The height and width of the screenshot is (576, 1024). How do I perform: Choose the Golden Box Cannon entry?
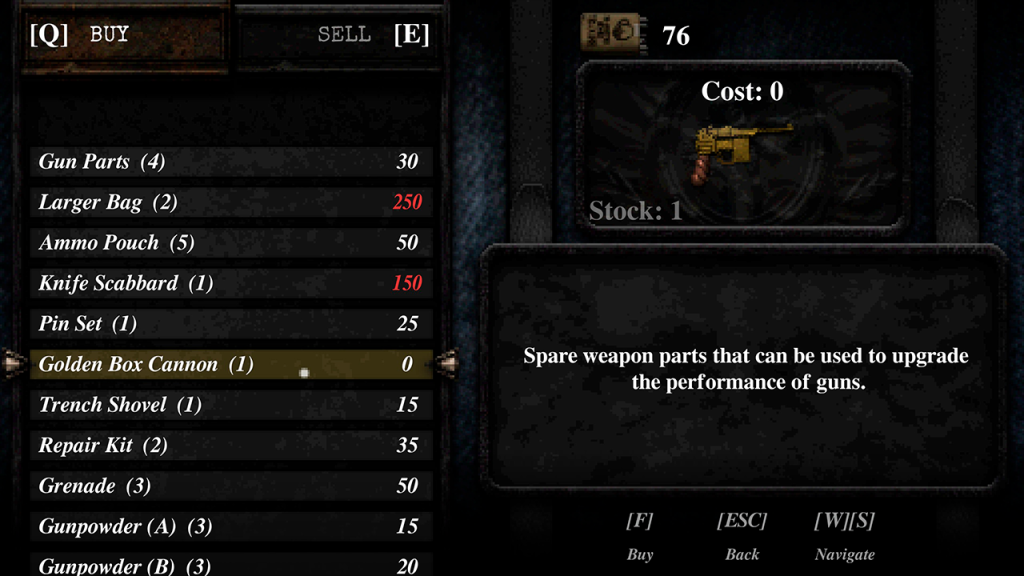click(231, 364)
